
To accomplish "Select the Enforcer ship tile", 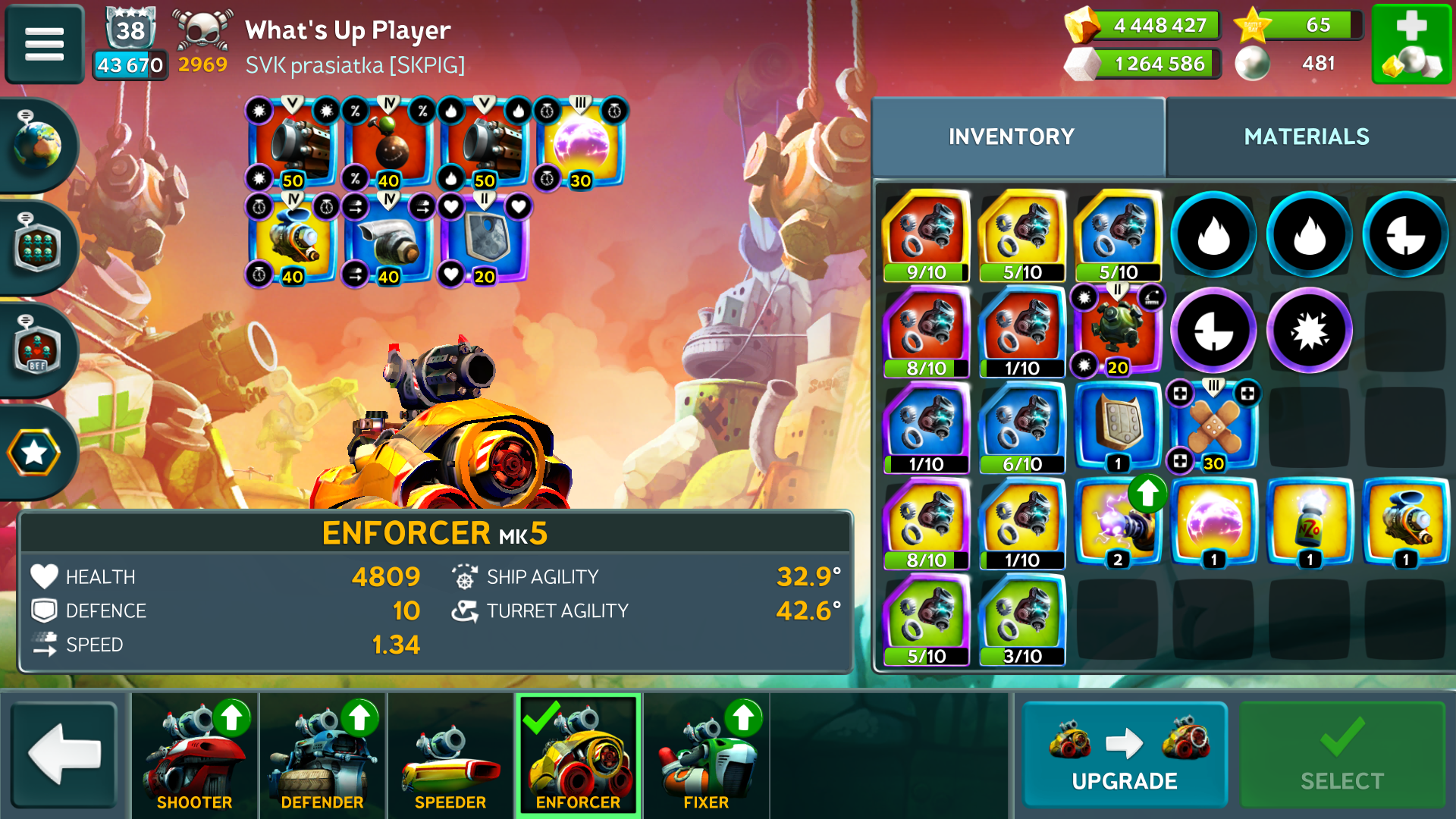I will 578,755.
